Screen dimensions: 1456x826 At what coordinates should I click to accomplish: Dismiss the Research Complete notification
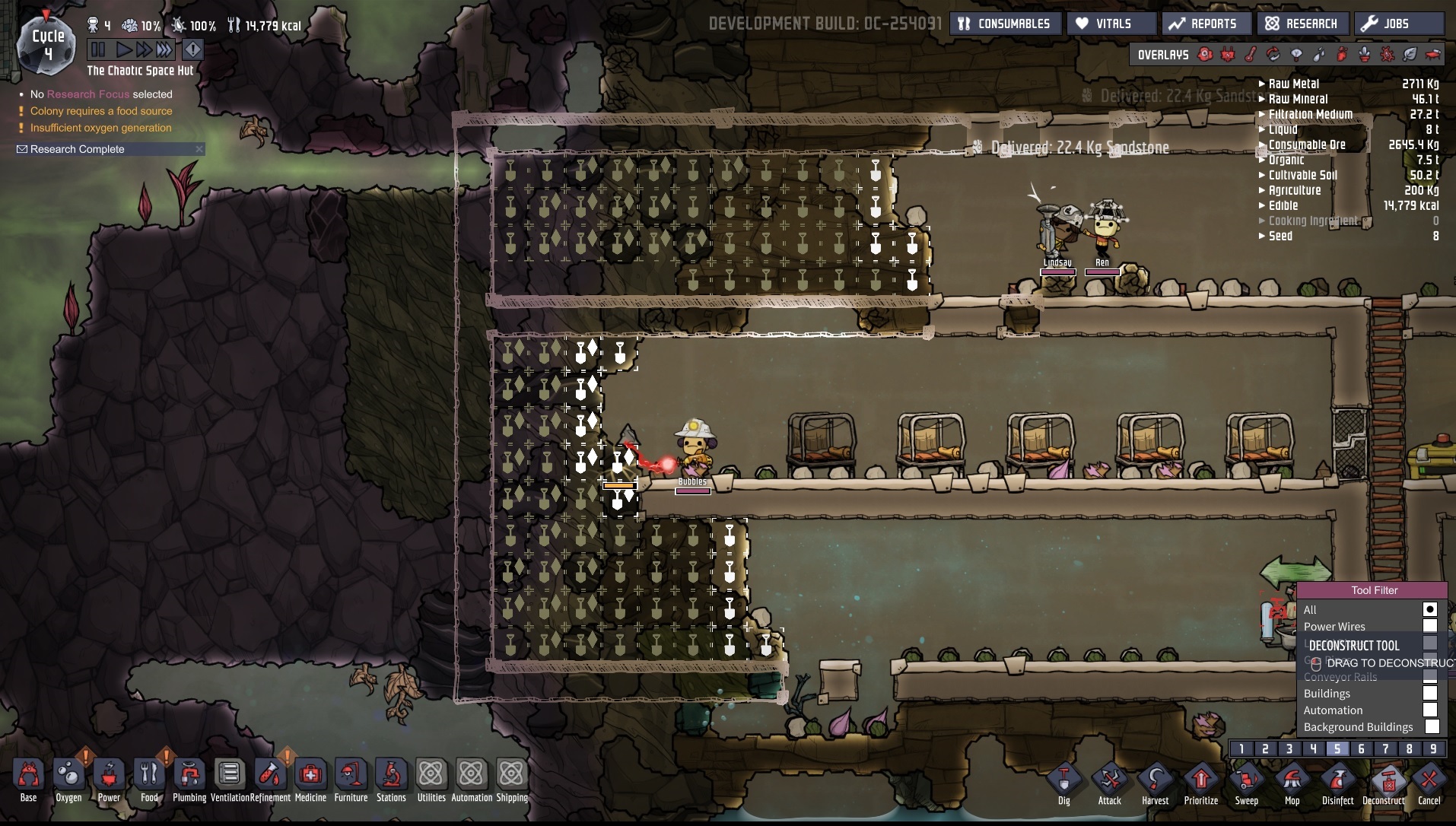199,149
